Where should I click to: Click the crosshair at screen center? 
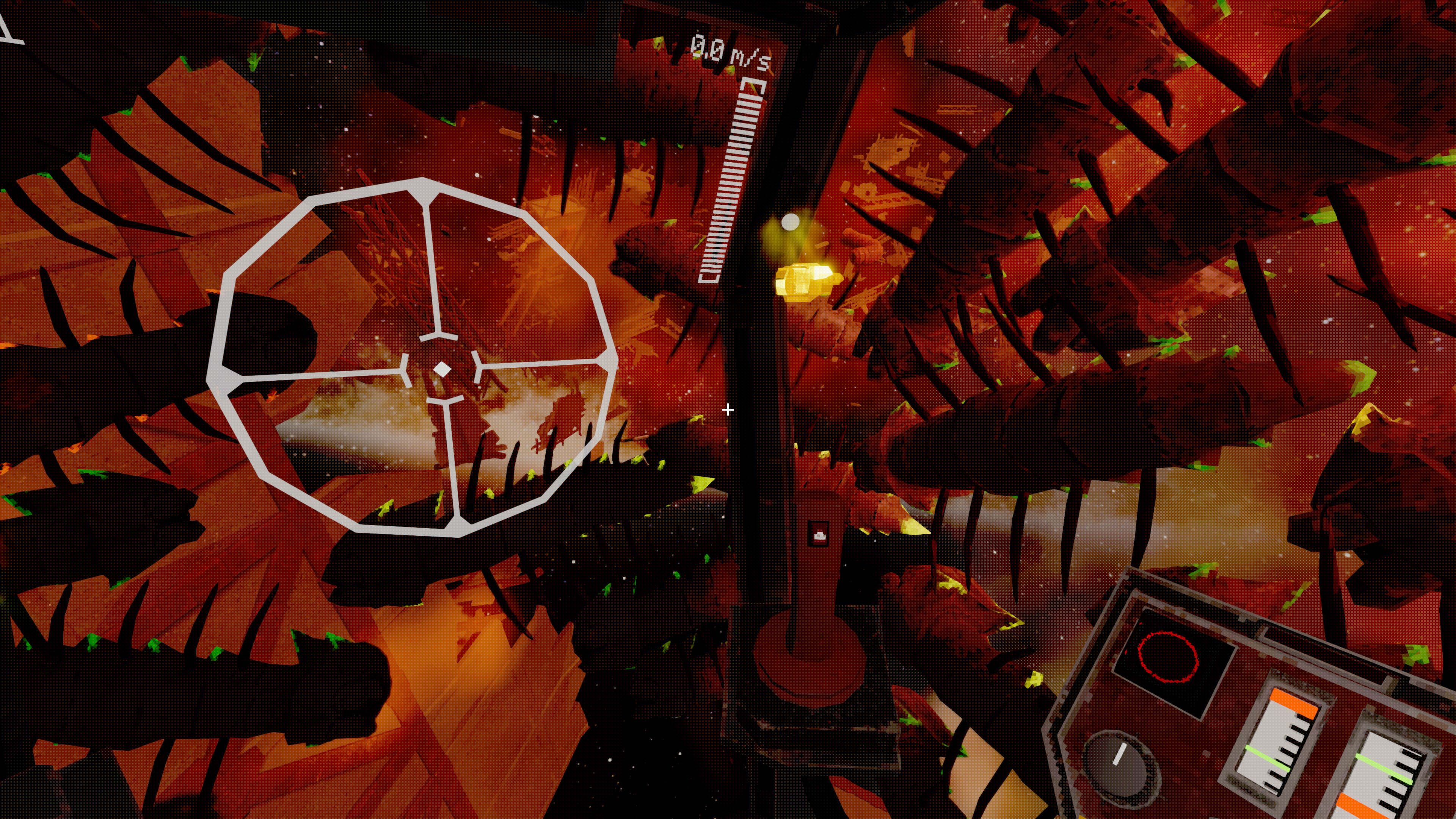coord(728,409)
